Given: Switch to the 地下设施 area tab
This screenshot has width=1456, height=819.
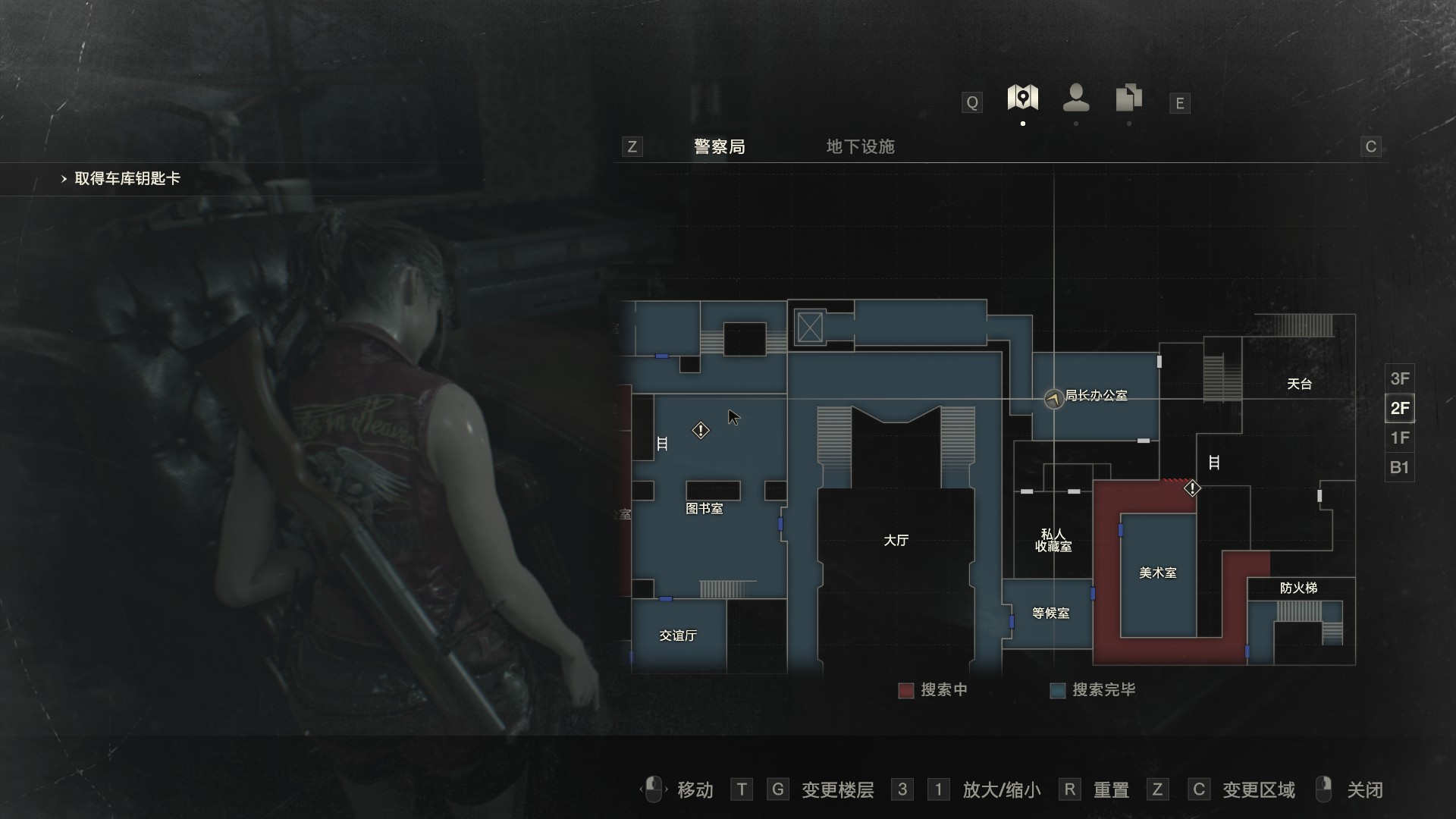Looking at the screenshot, I should tap(860, 146).
